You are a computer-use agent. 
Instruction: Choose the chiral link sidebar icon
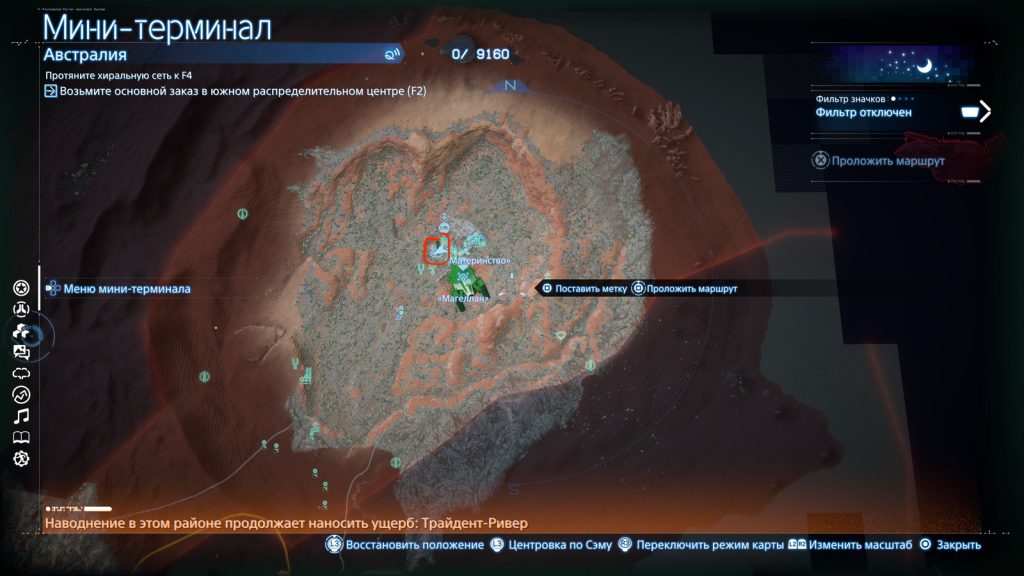pos(20,373)
